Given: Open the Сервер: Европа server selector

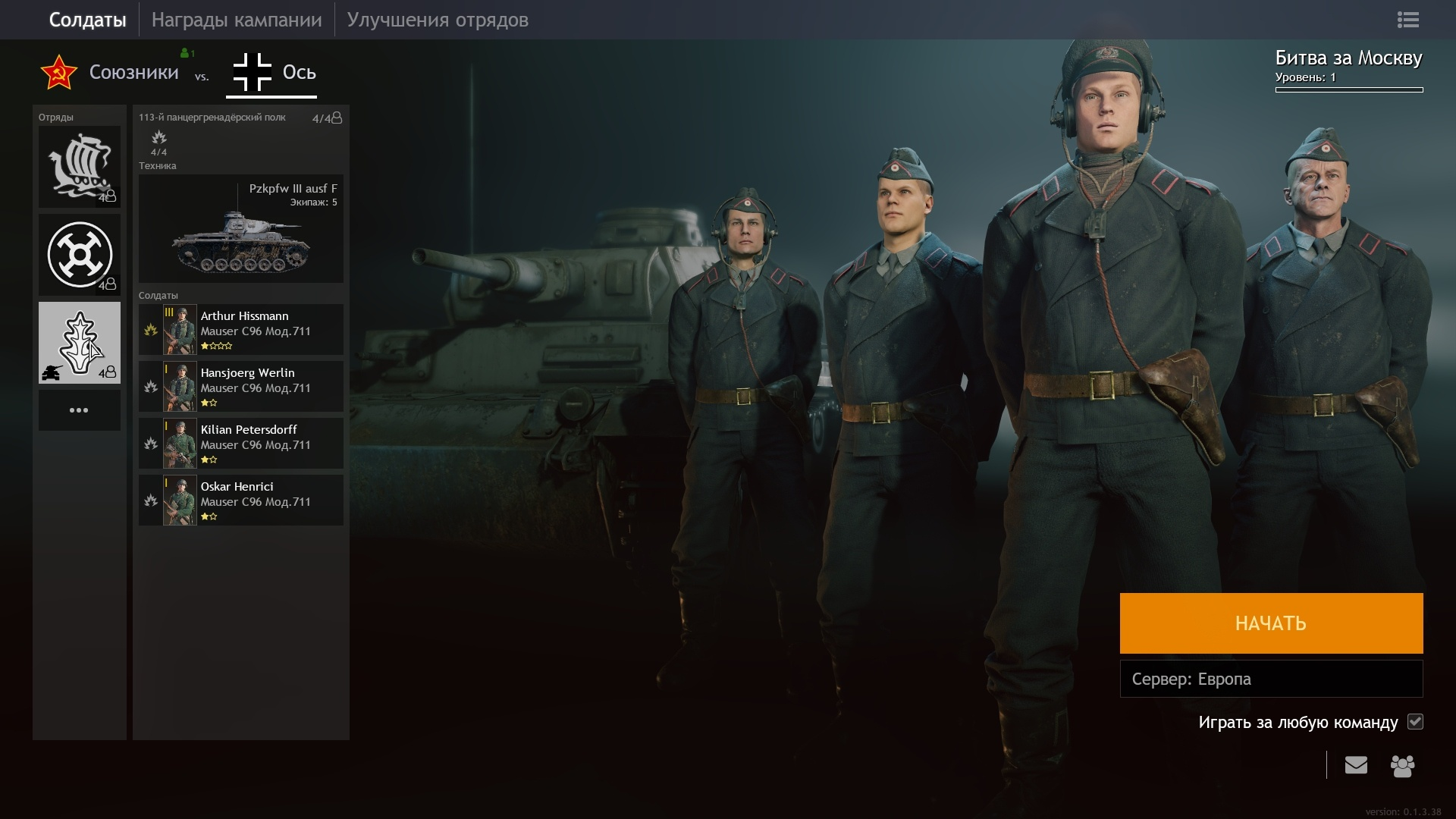Looking at the screenshot, I should [x=1271, y=679].
